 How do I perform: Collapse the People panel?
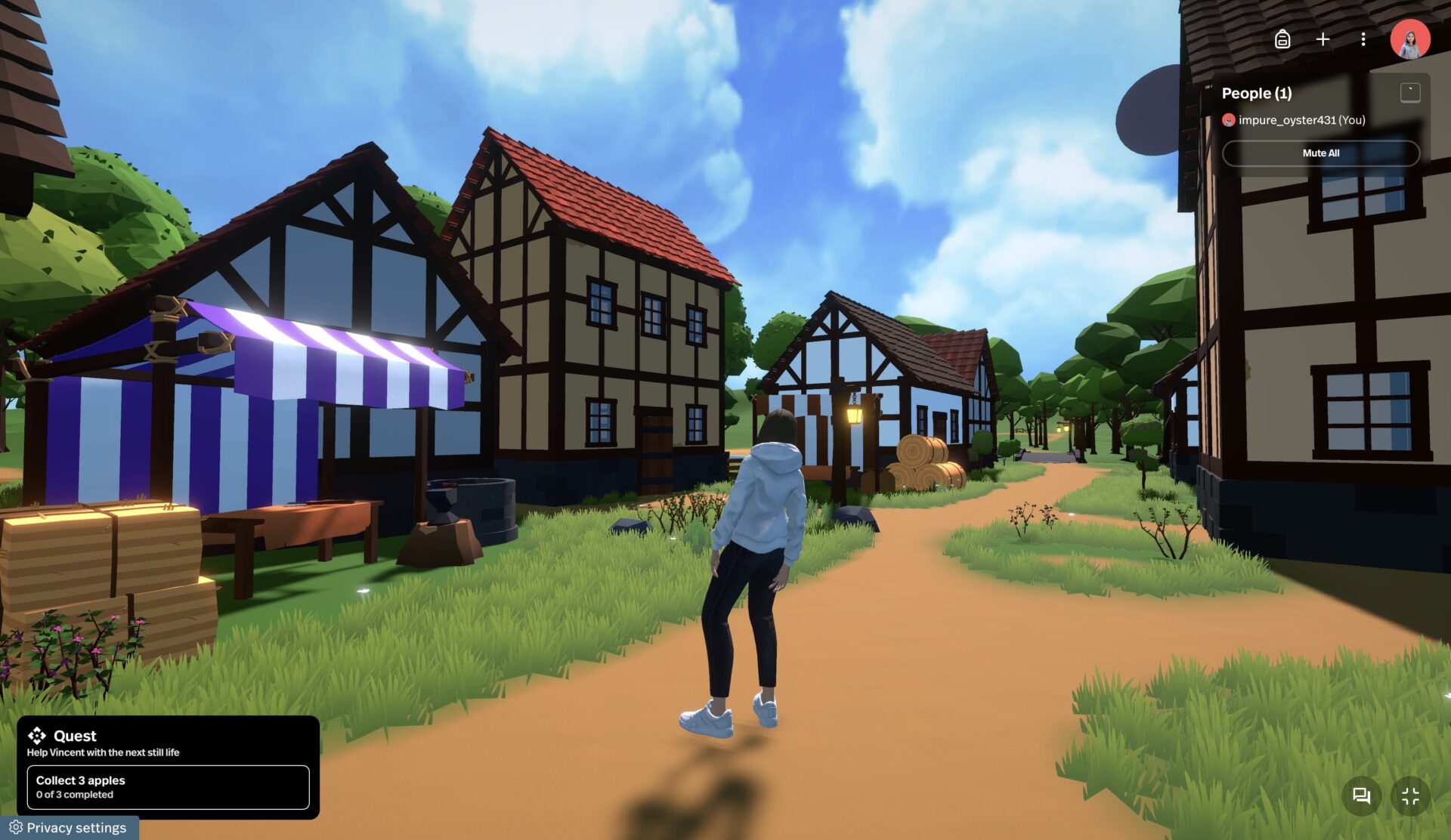[1409, 93]
